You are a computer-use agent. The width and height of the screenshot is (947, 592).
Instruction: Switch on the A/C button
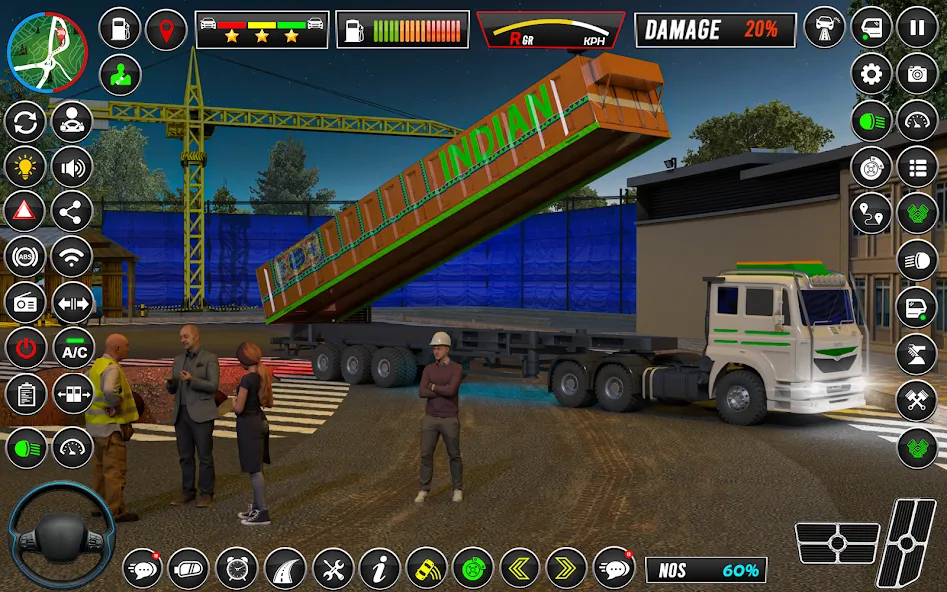73,349
